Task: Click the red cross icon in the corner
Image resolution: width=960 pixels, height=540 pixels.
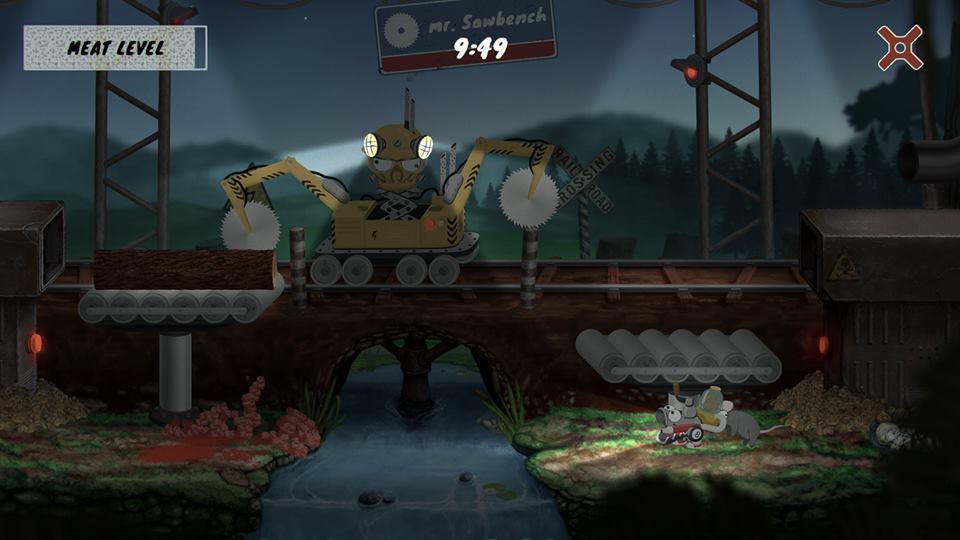Action: point(899,47)
